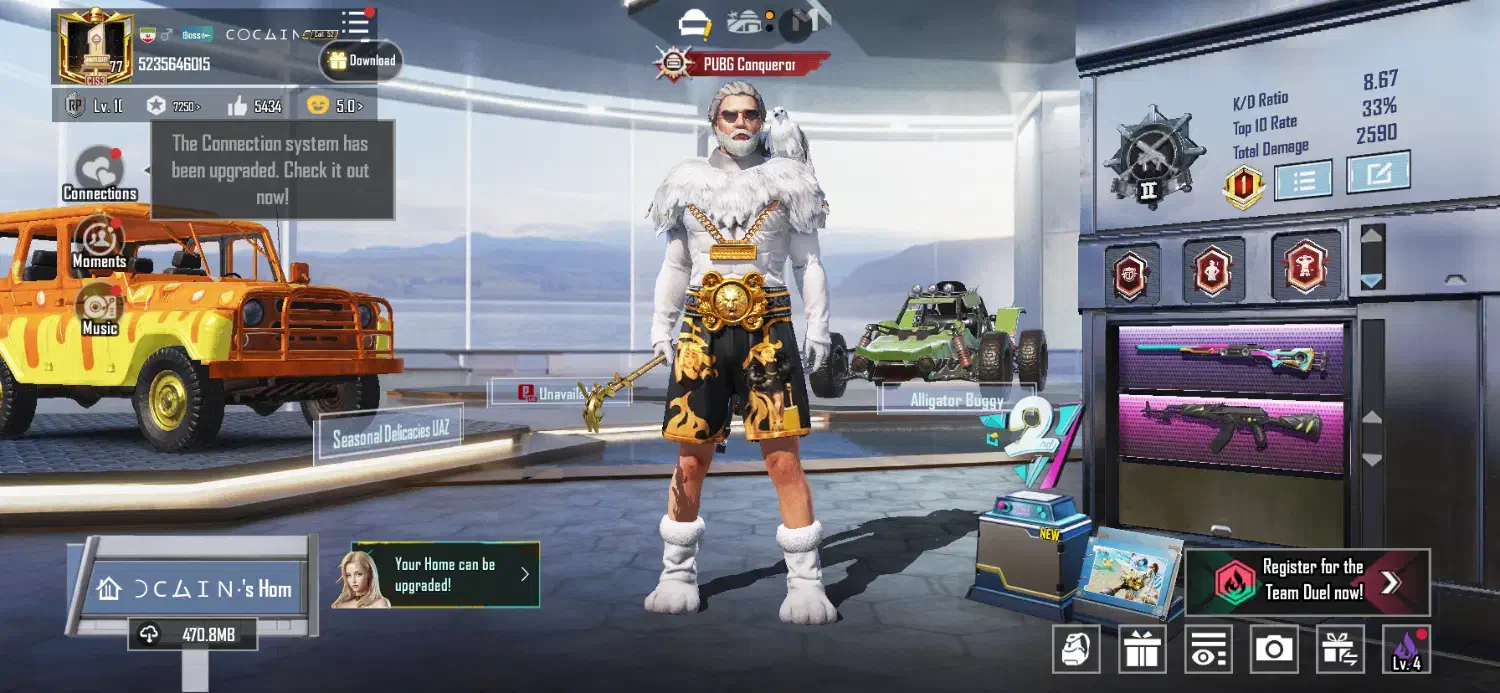This screenshot has height=693, width=1500.
Task: Open the purple flame Lv. 4 icon
Action: [x=1406, y=650]
